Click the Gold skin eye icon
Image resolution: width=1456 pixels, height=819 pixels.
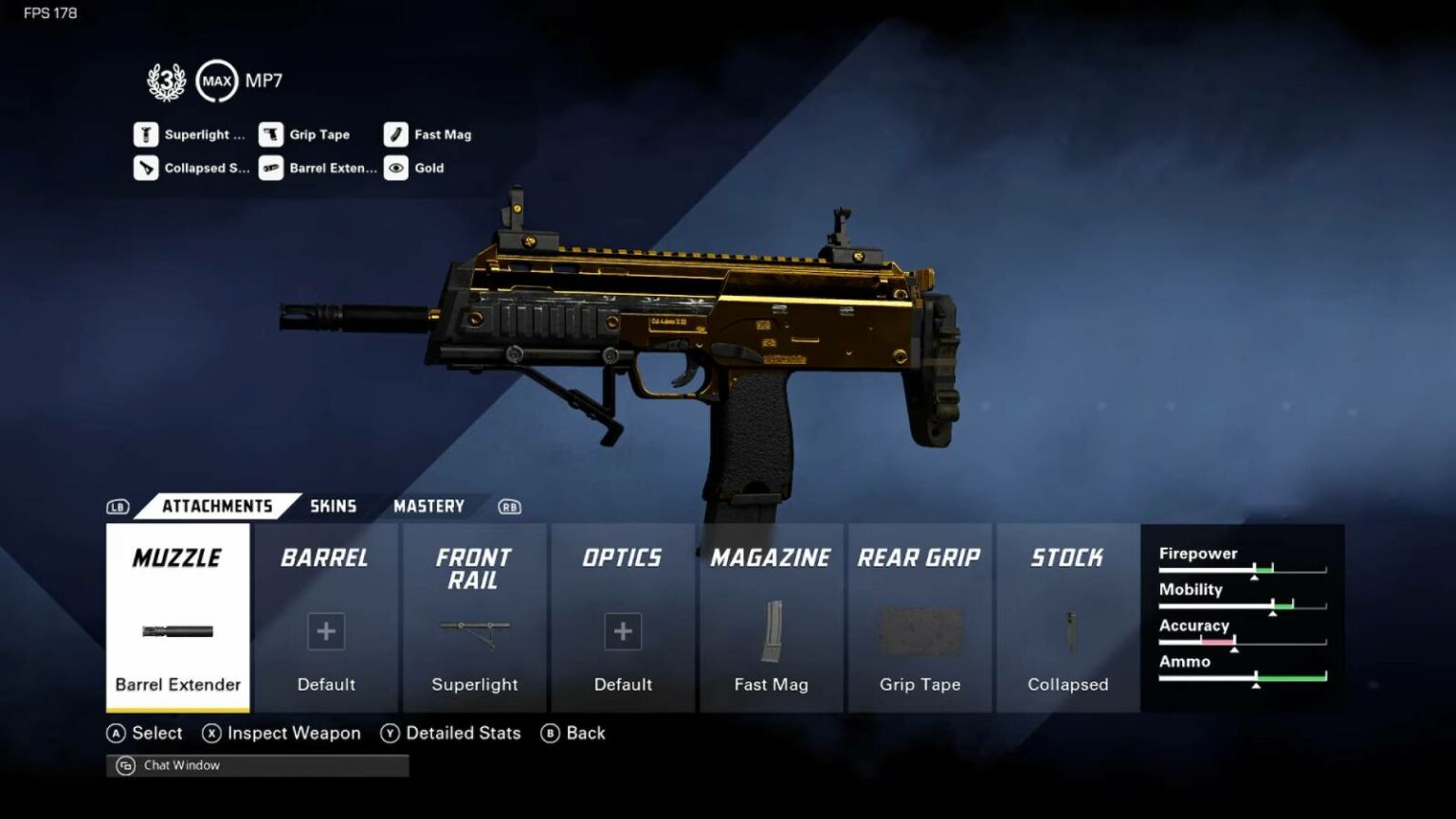(396, 168)
